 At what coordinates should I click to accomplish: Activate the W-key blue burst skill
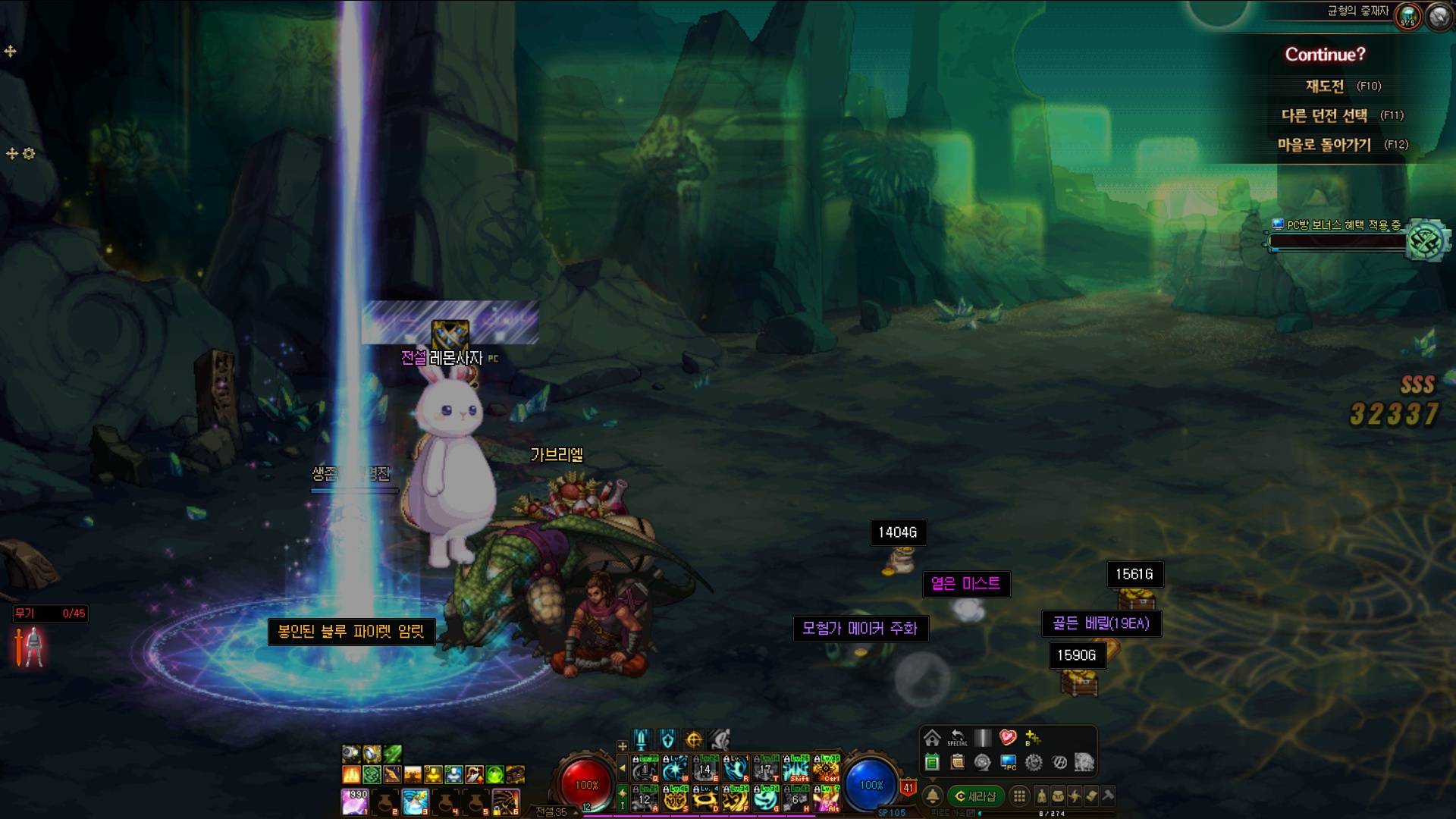tap(675, 769)
